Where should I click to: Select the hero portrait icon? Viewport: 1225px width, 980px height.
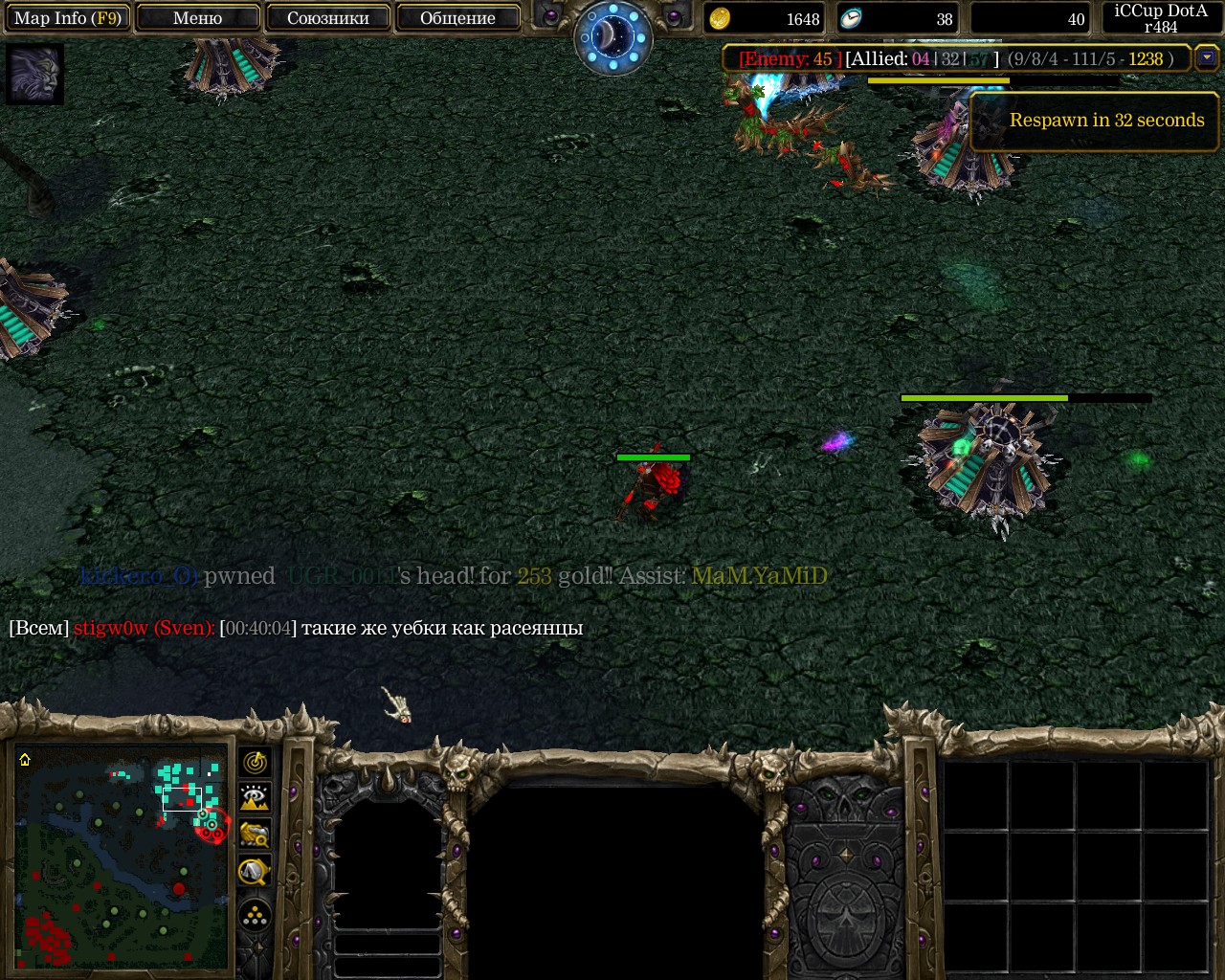pos(34,74)
